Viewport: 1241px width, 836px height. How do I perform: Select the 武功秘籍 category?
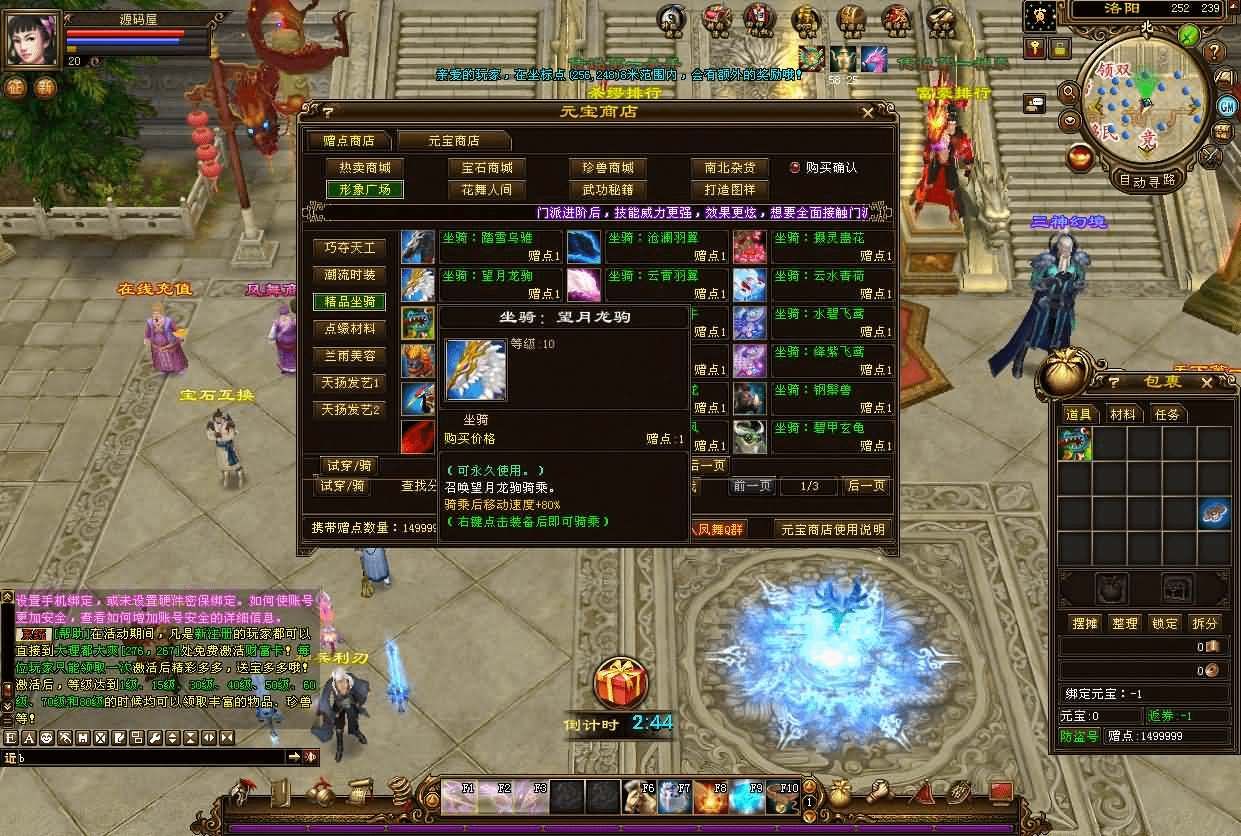click(608, 189)
